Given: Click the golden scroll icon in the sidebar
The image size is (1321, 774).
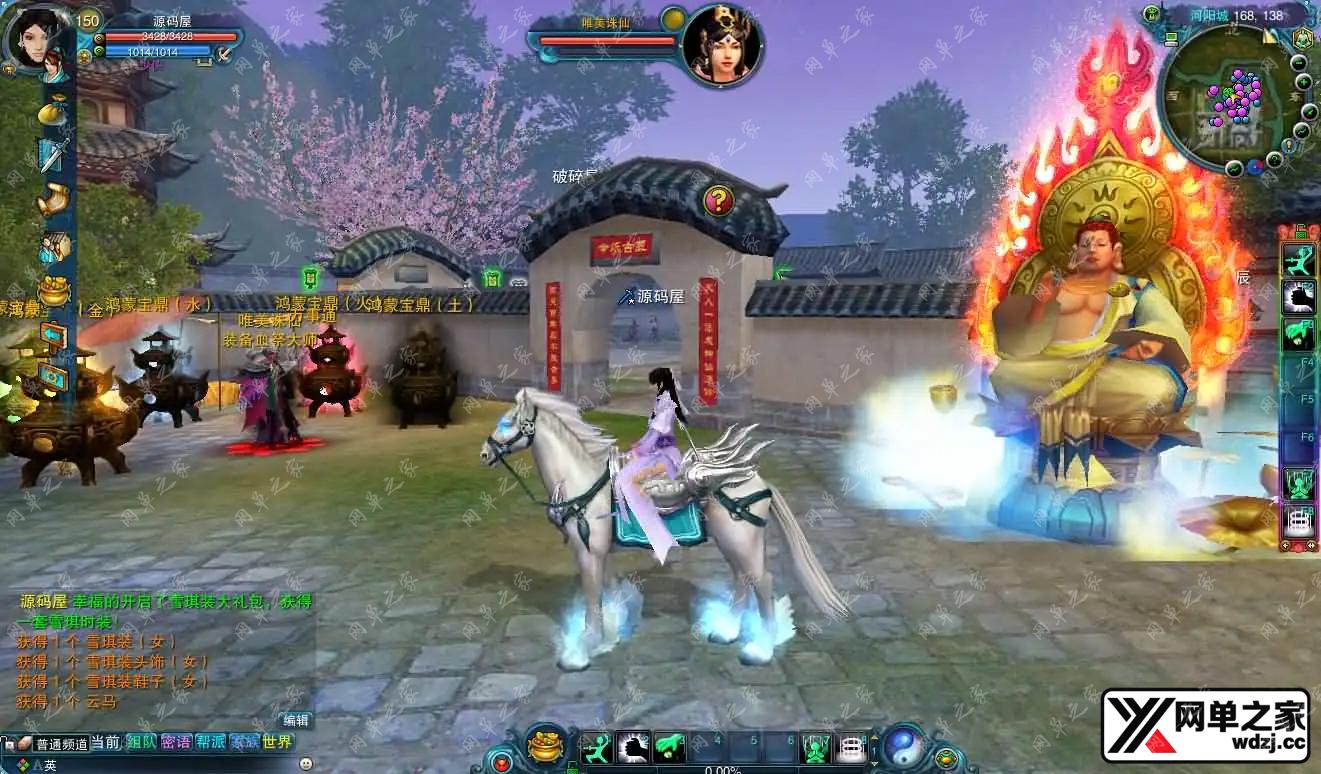Looking at the screenshot, I should pyautogui.click(x=53, y=200).
